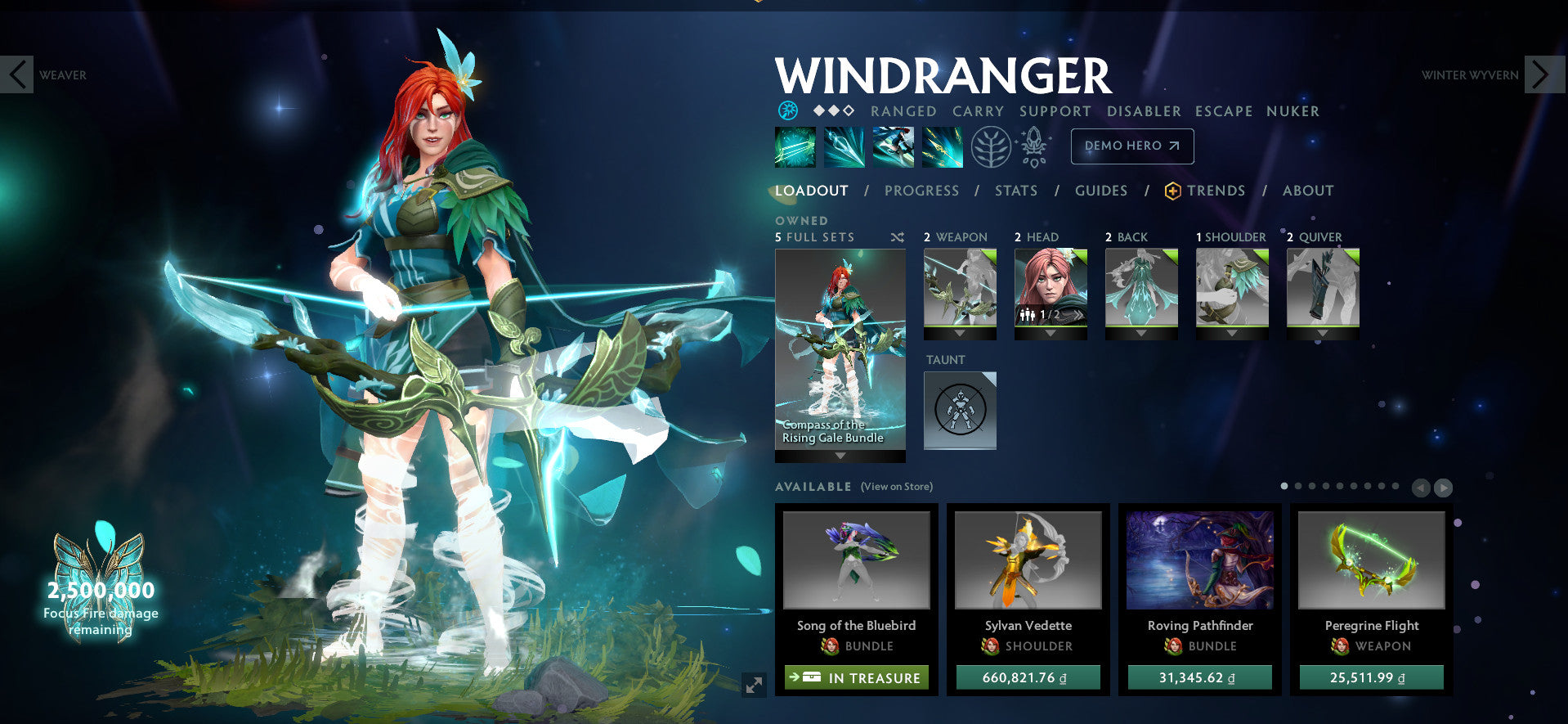Select the Focus Fire ability icon

point(942,149)
